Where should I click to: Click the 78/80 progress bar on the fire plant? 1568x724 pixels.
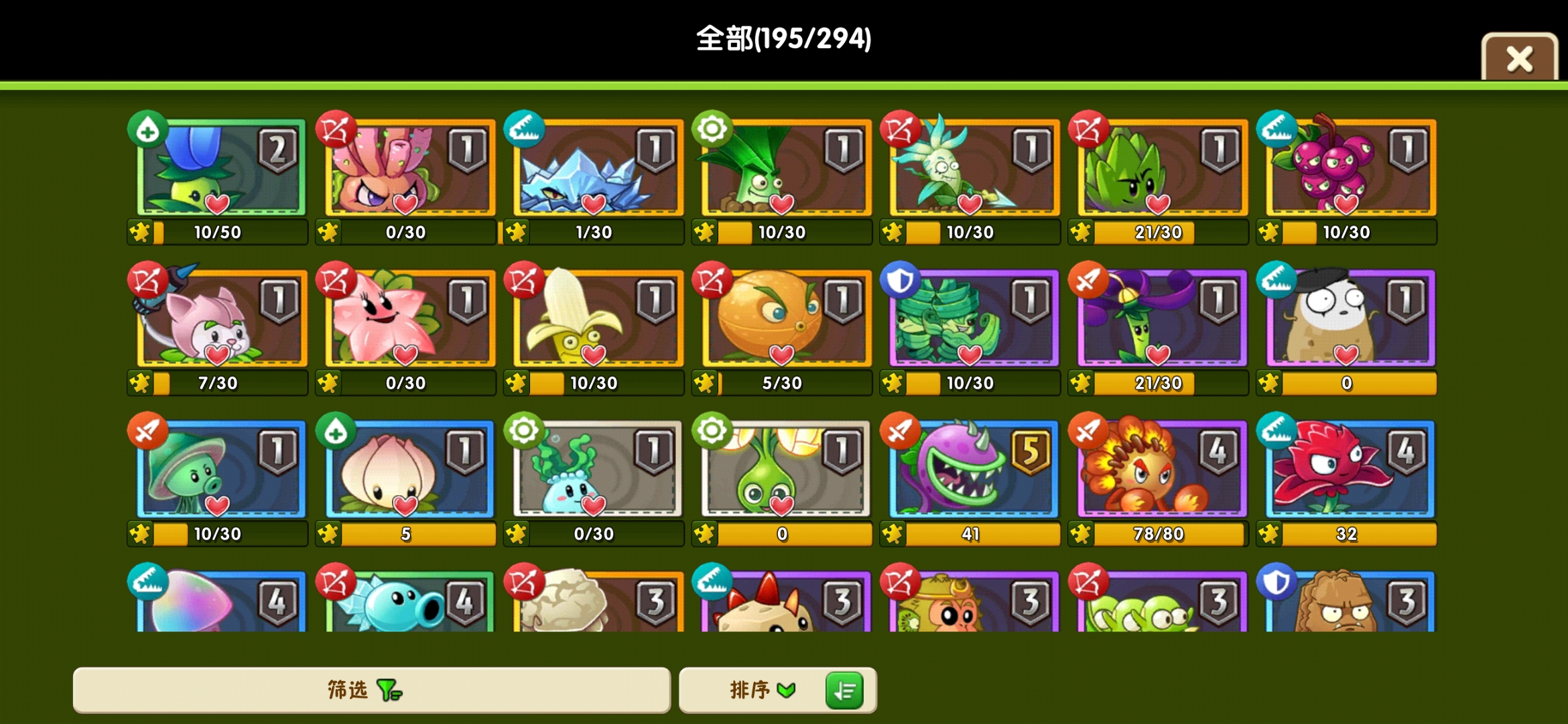(1157, 534)
